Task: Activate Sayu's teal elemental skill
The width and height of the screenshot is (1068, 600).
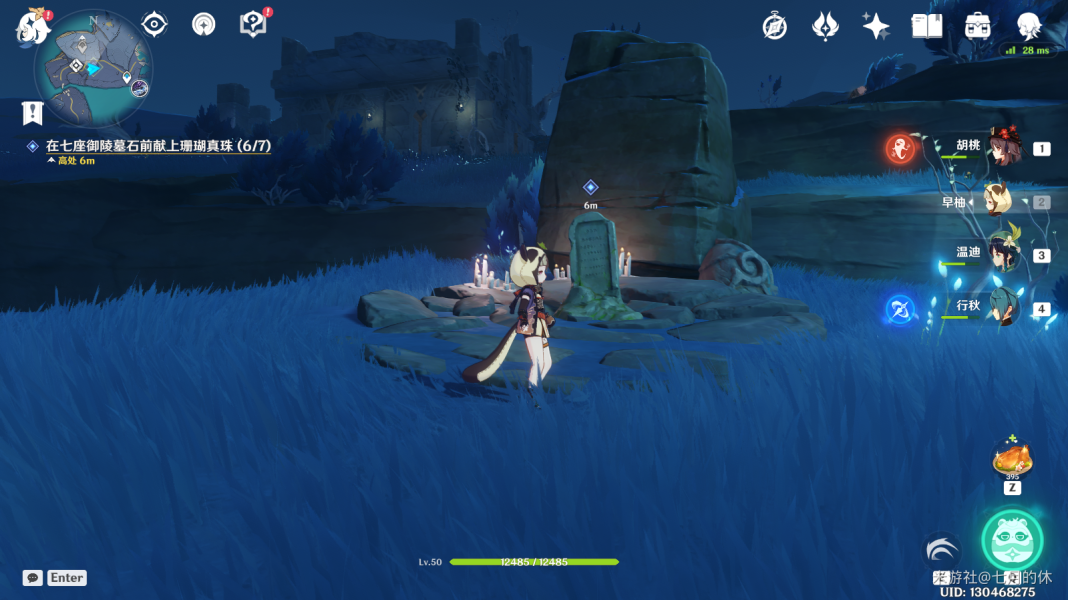Action: (x=1012, y=540)
